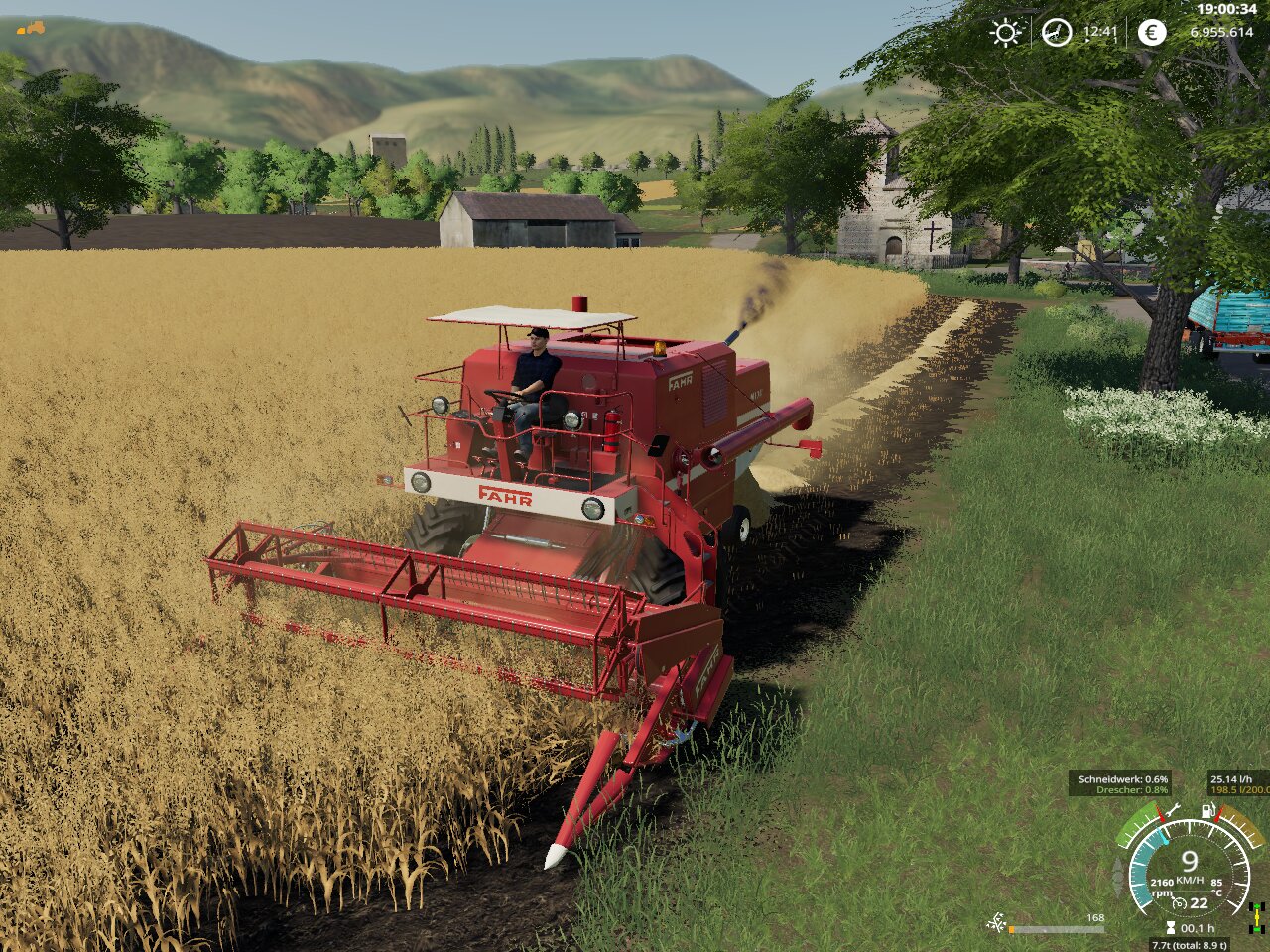This screenshot has width=1270, height=952.
Task: Click the fuel pump icon
Action: 1209,811
